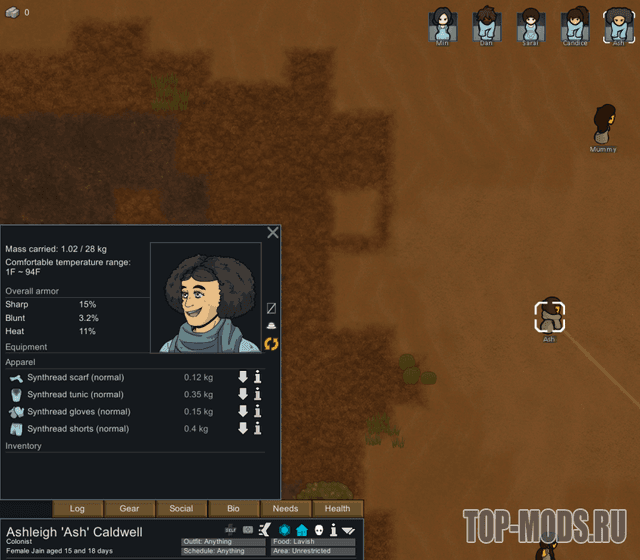Select colonist Dan in the colonist bar

tap(486, 26)
